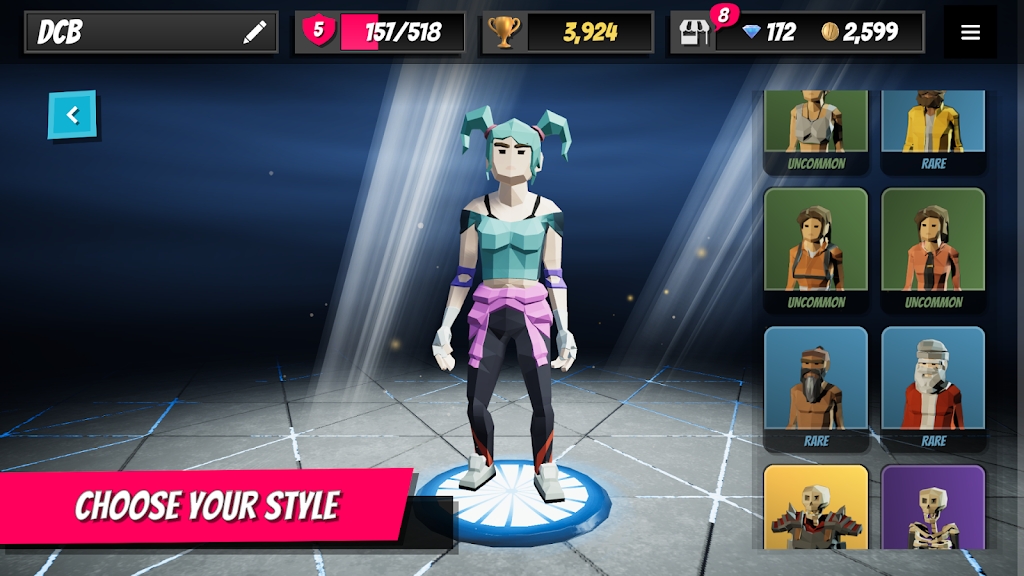Select the Santa Claus rare skin
1024x576 pixels.
pos(933,385)
